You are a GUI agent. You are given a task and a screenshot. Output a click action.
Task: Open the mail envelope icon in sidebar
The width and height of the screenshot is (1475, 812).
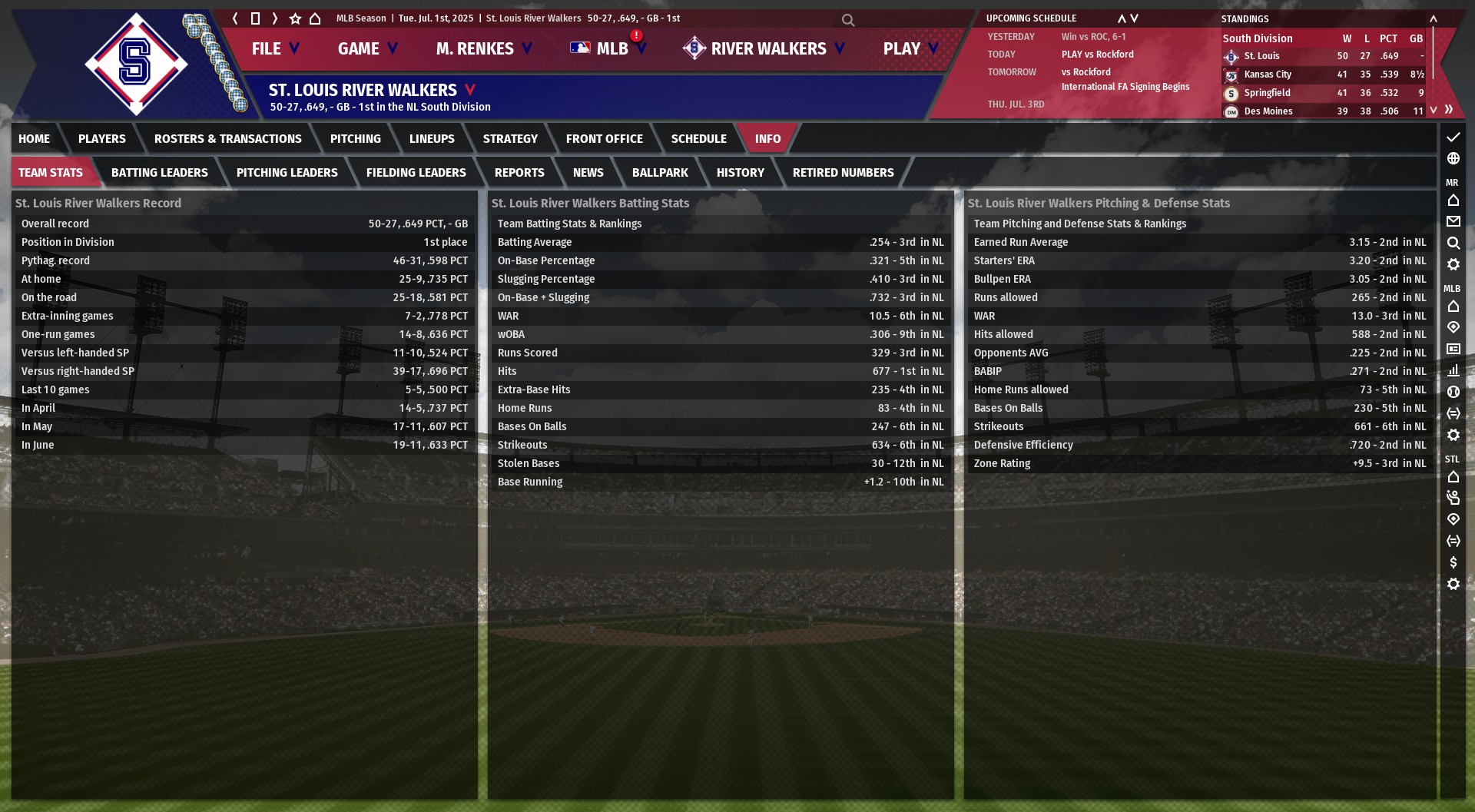1453,221
